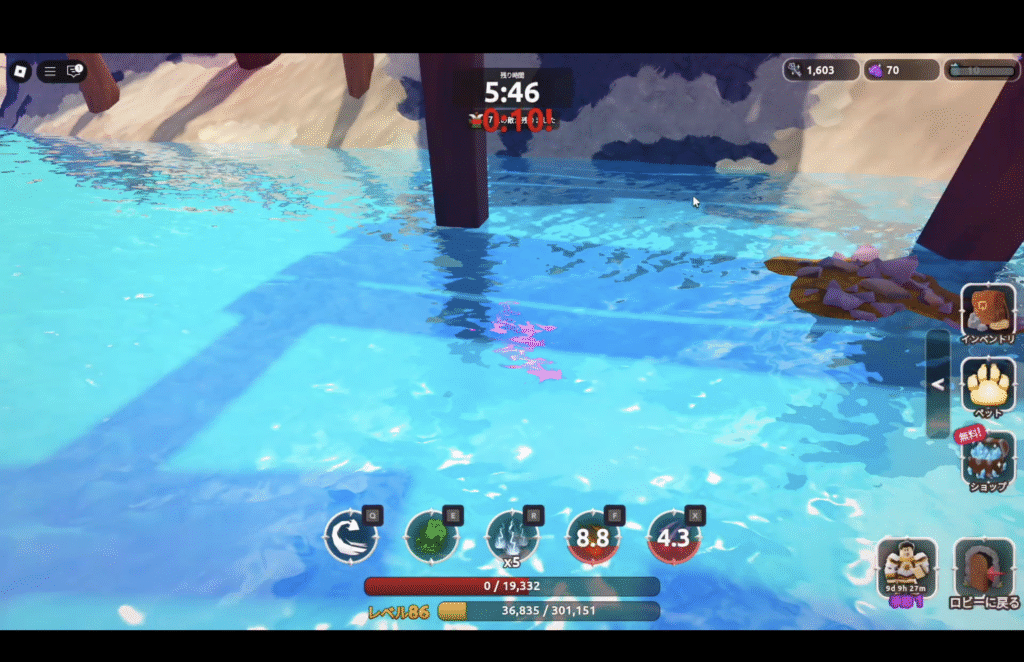Collapse the side panel with the arrow
This screenshot has height=662, width=1024.
938,383
